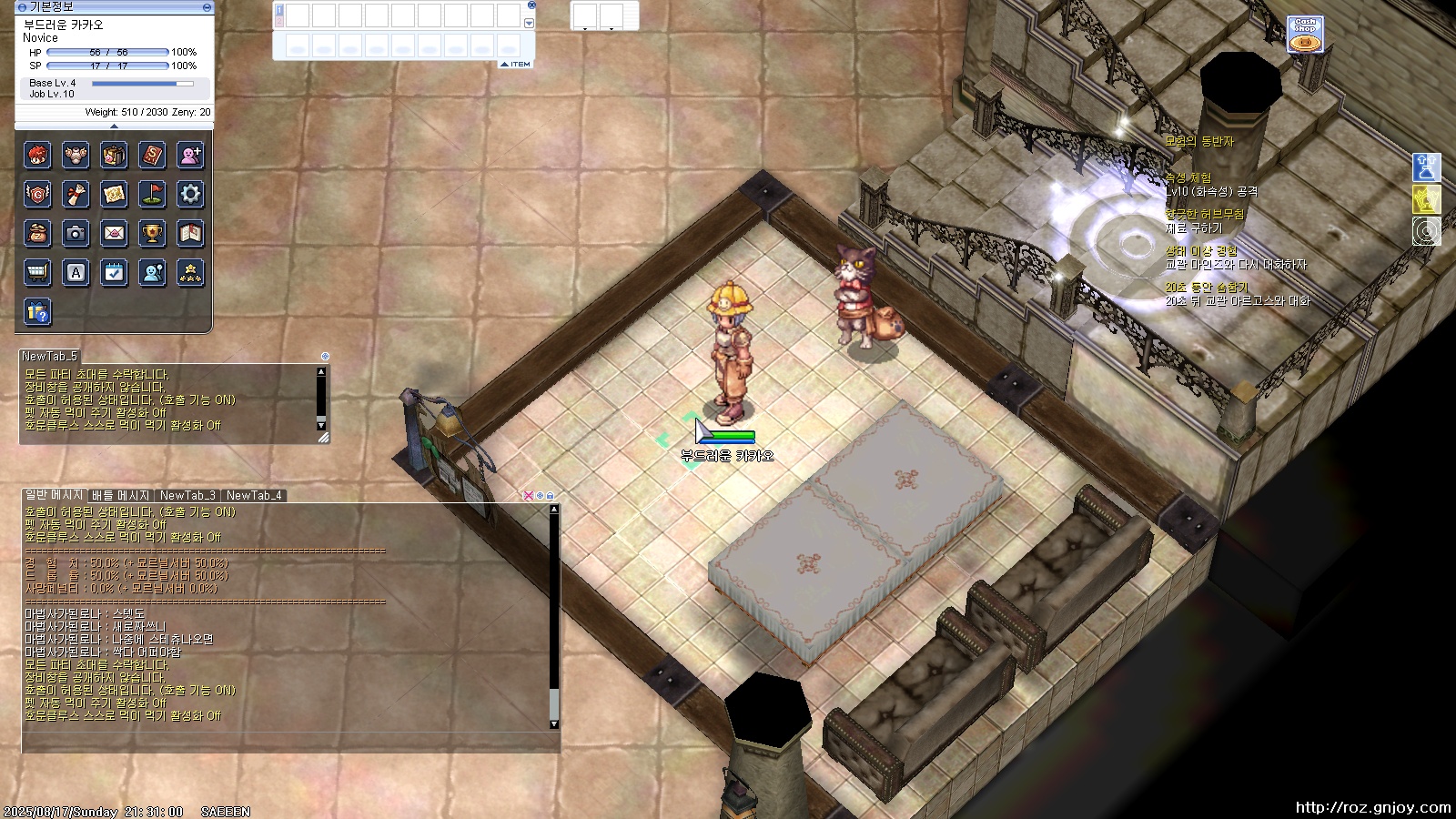Open the Cash Shop

(1305, 35)
